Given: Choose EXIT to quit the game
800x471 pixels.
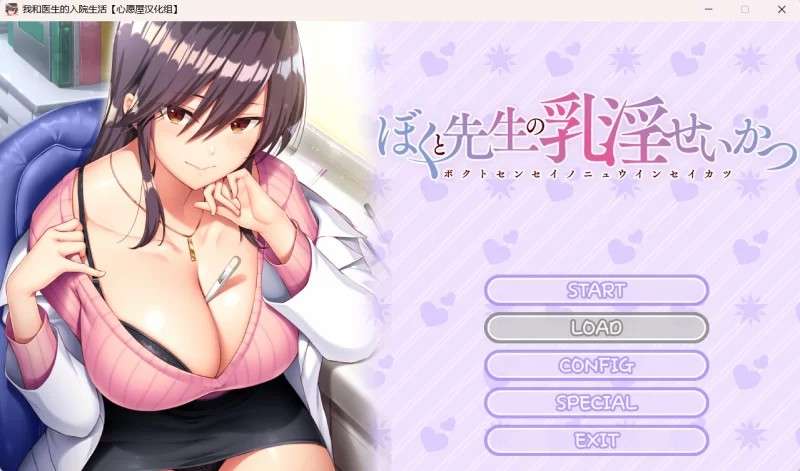Looking at the screenshot, I should (596, 440).
